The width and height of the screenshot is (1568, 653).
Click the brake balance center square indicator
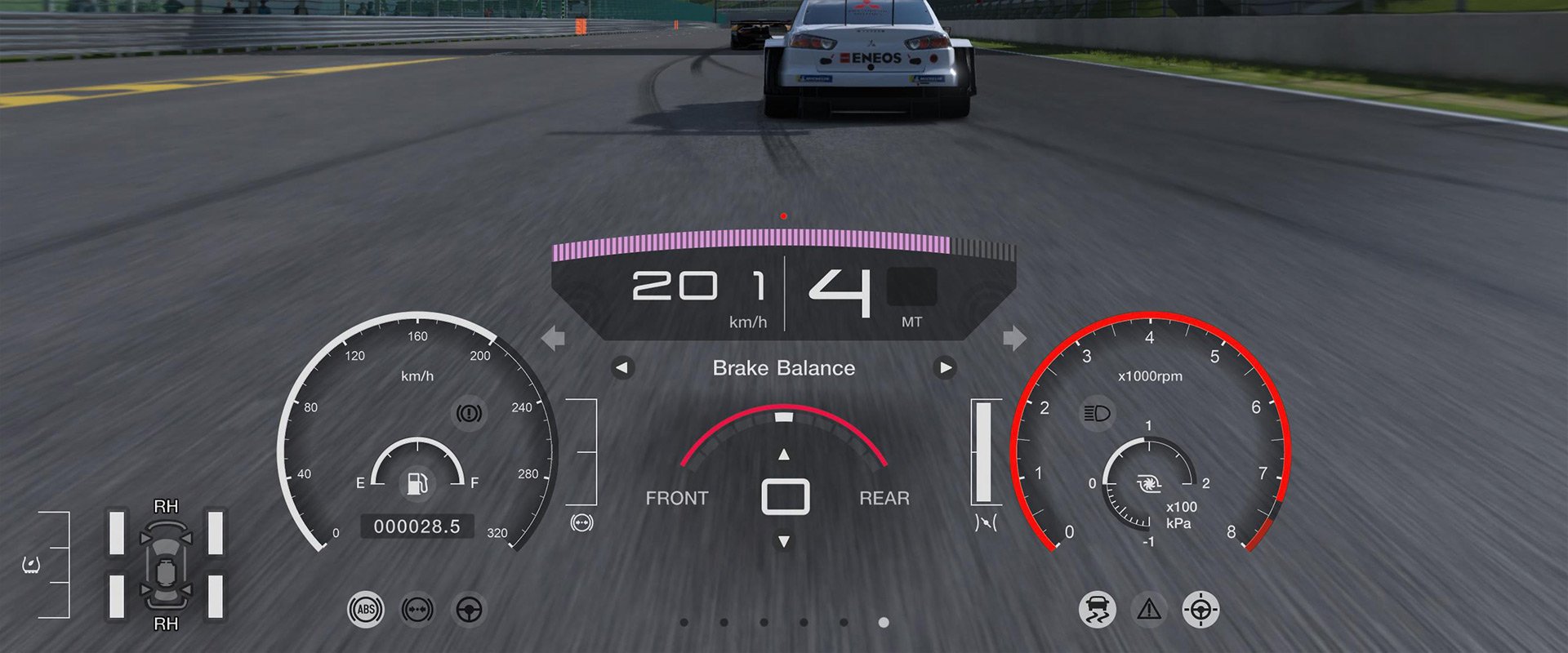[x=785, y=497]
